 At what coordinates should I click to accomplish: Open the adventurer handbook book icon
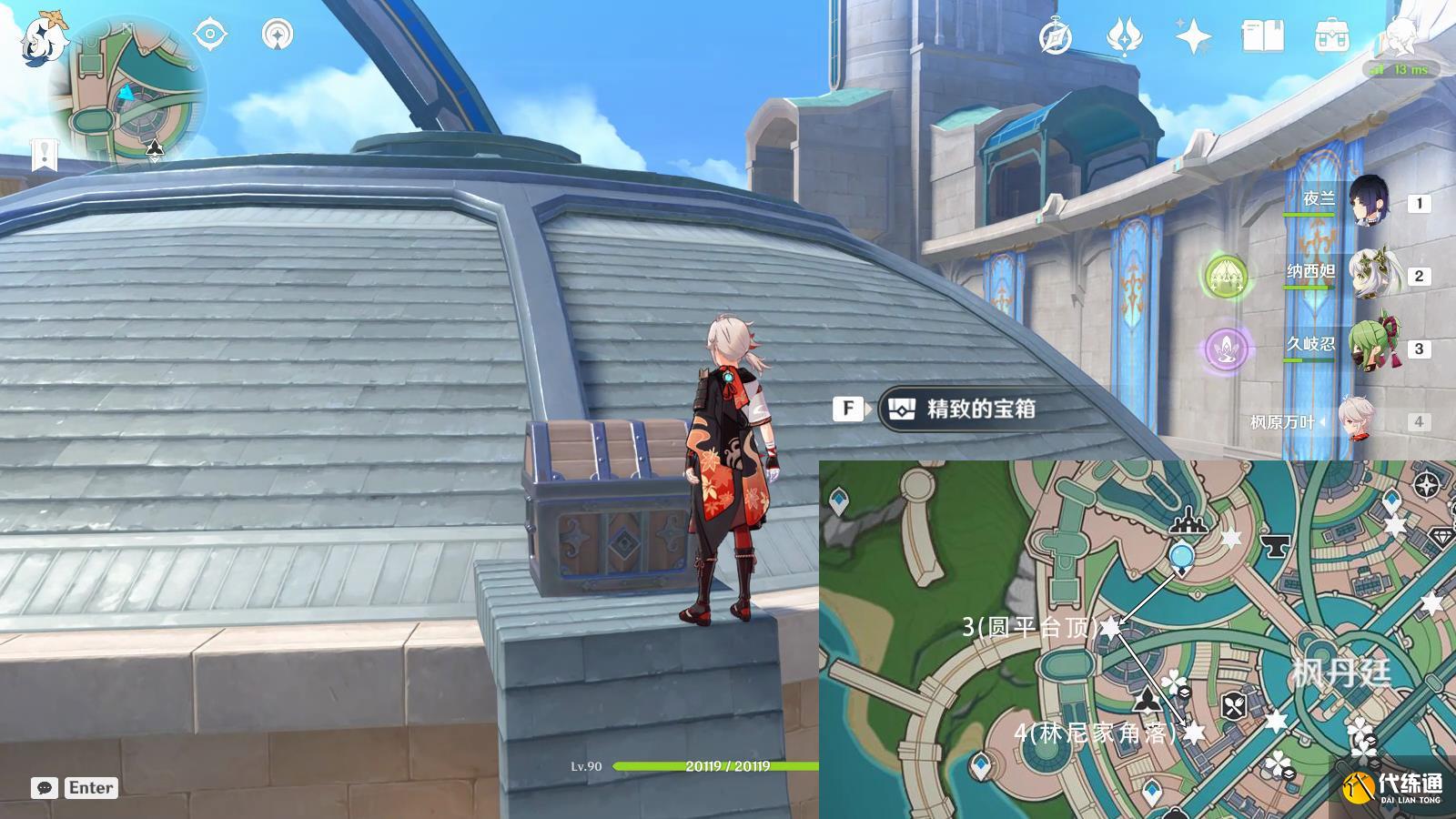[1262, 37]
